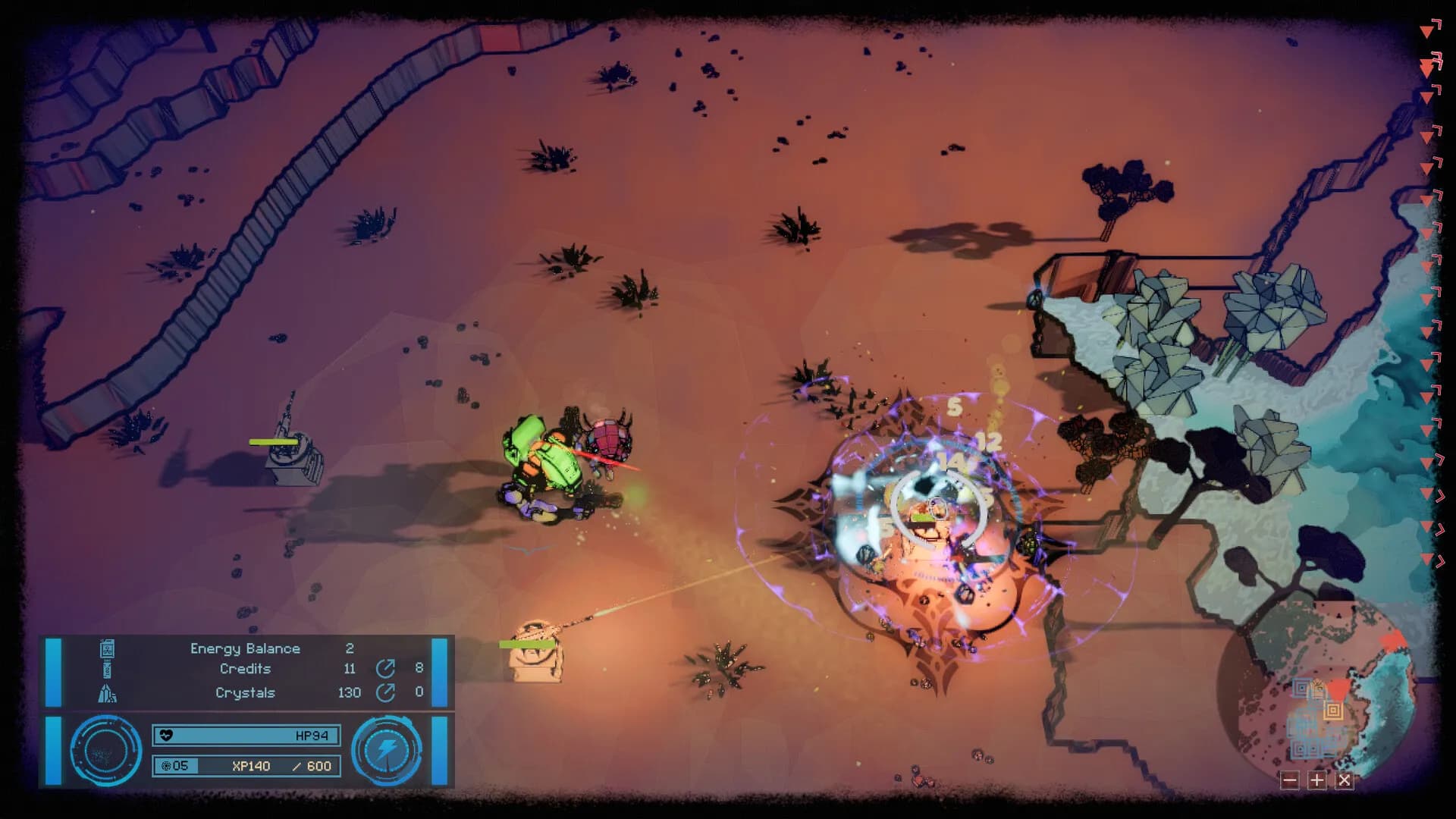Zoom in the minimap with the plus button
The height and width of the screenshot is (819, 1456).
(x=1316, y=780)
